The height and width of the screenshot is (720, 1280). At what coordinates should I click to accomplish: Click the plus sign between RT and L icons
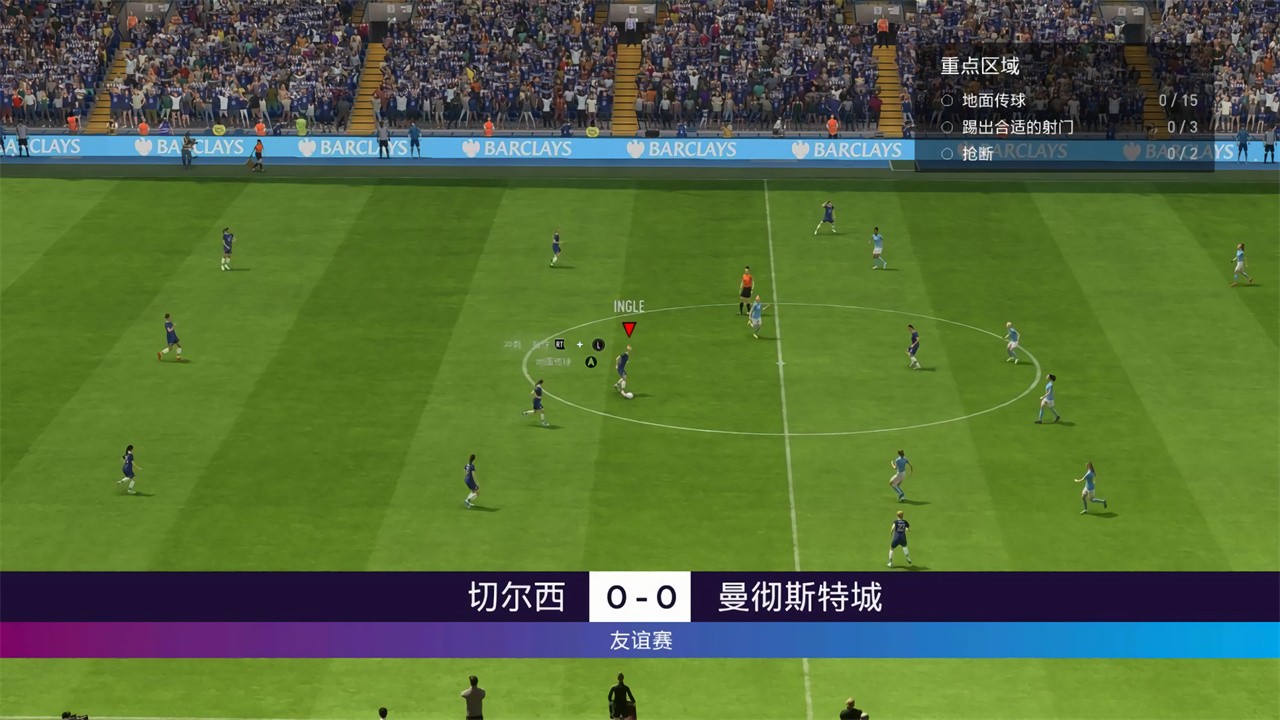point(580,344)
